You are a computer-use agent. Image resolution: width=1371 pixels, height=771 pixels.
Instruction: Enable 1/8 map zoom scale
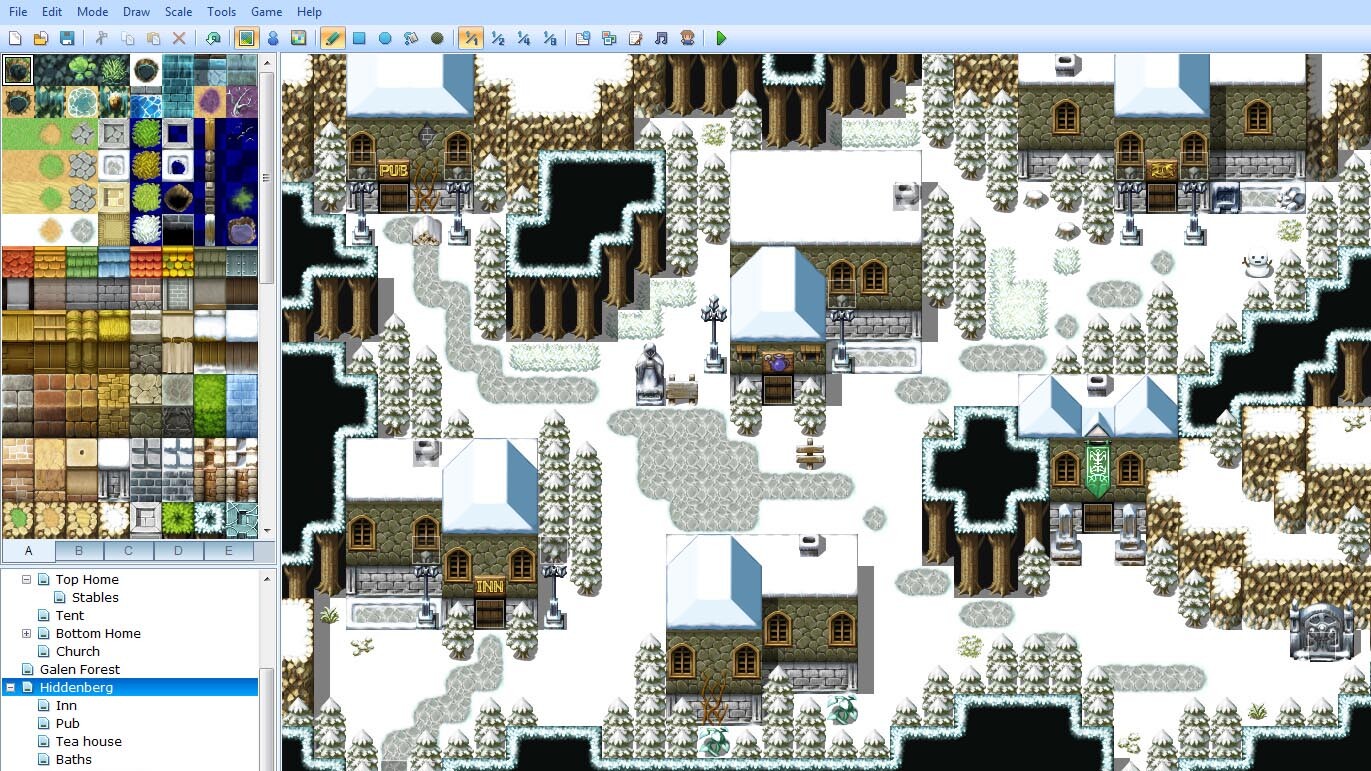point(549,38)
